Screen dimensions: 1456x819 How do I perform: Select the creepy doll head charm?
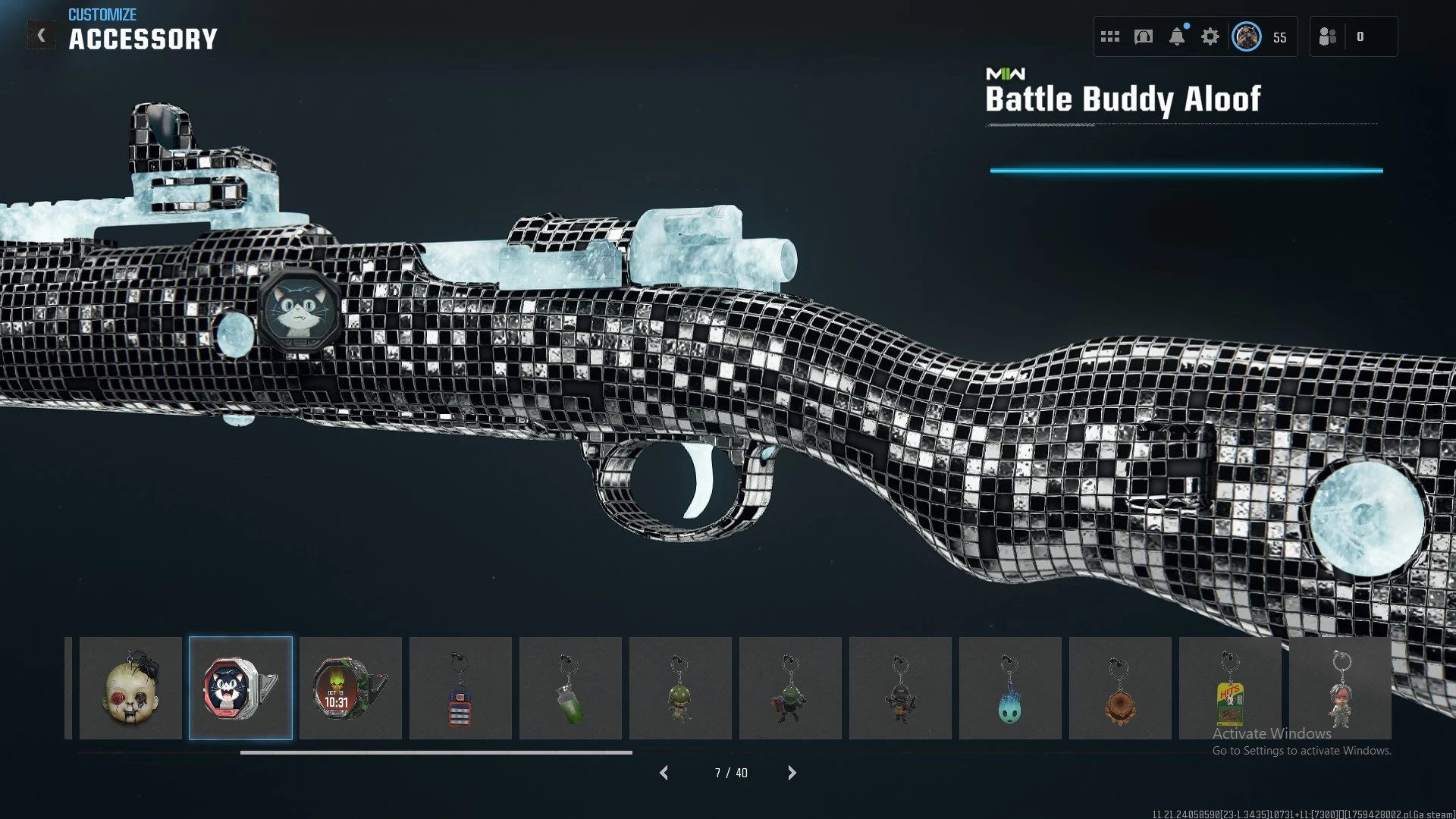(130, 688)
